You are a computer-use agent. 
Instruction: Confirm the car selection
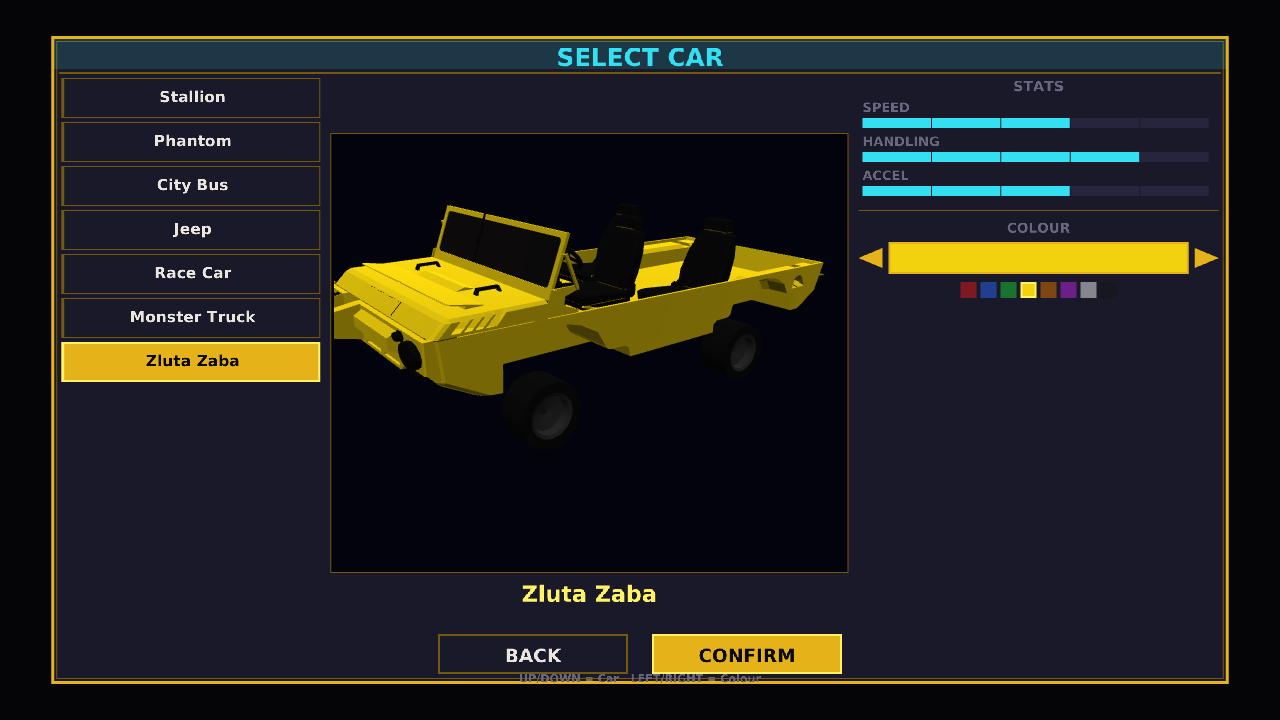coord(746,655)
